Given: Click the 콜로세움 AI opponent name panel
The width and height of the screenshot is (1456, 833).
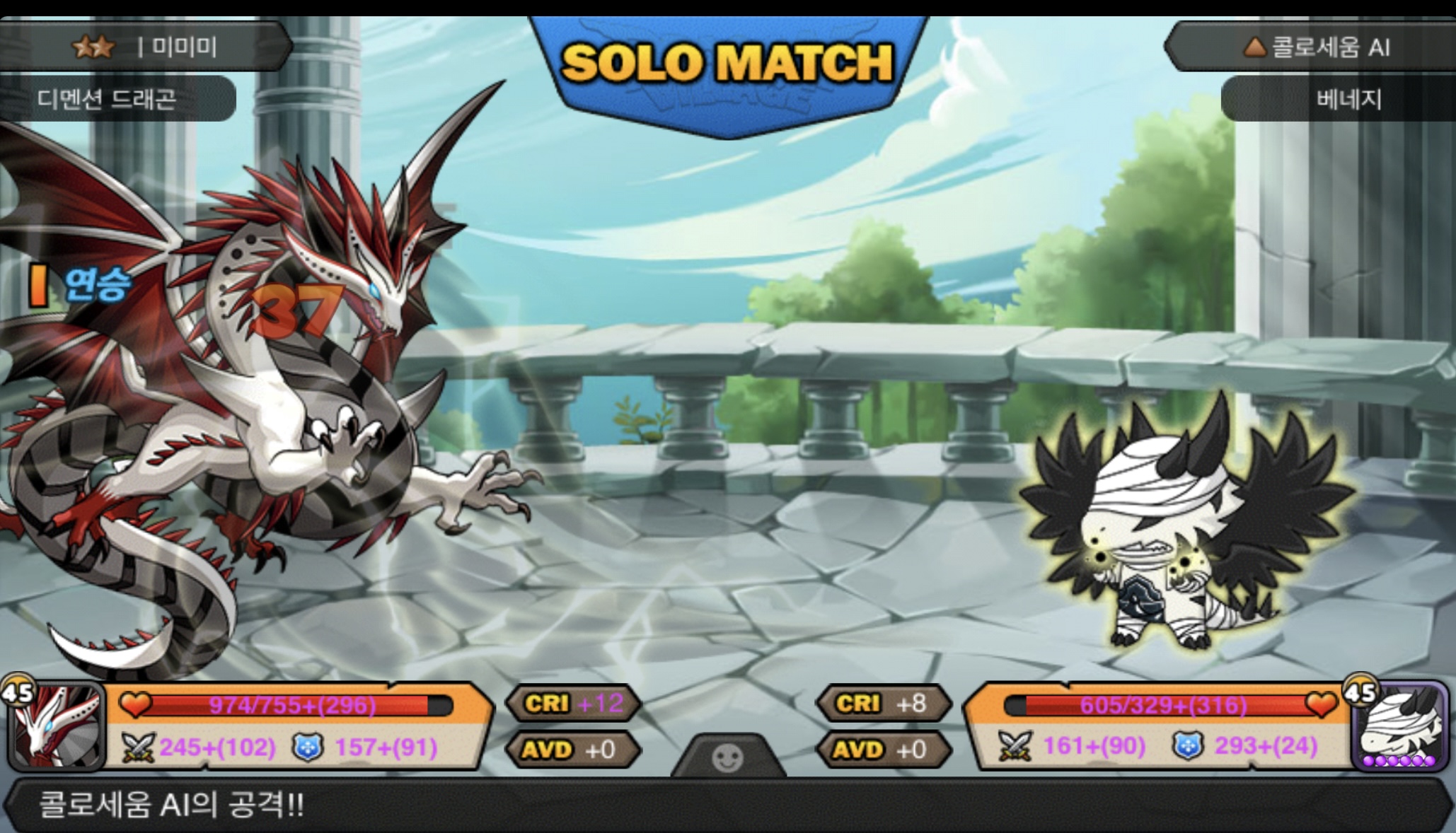Looking at the screenshot, I should point(1316,47).
